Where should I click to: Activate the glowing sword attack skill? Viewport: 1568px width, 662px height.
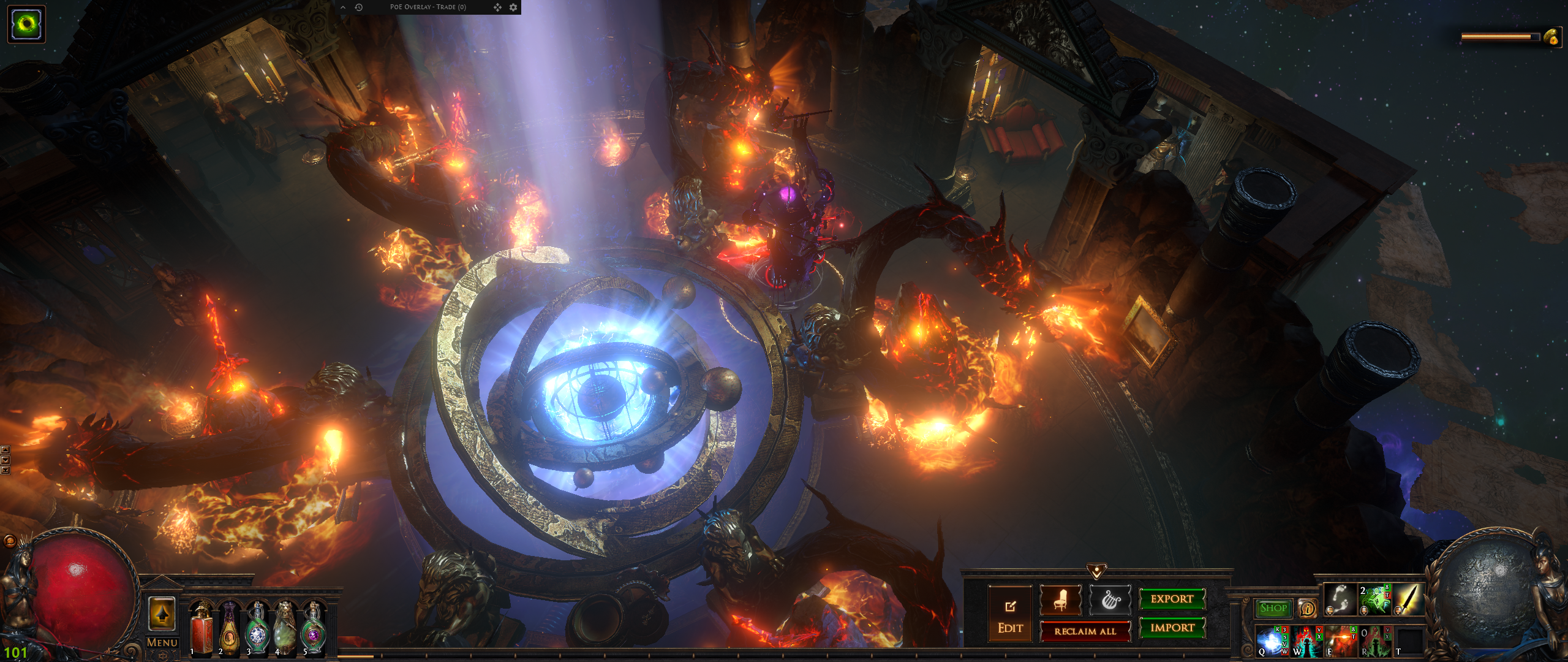point(1408,599)
